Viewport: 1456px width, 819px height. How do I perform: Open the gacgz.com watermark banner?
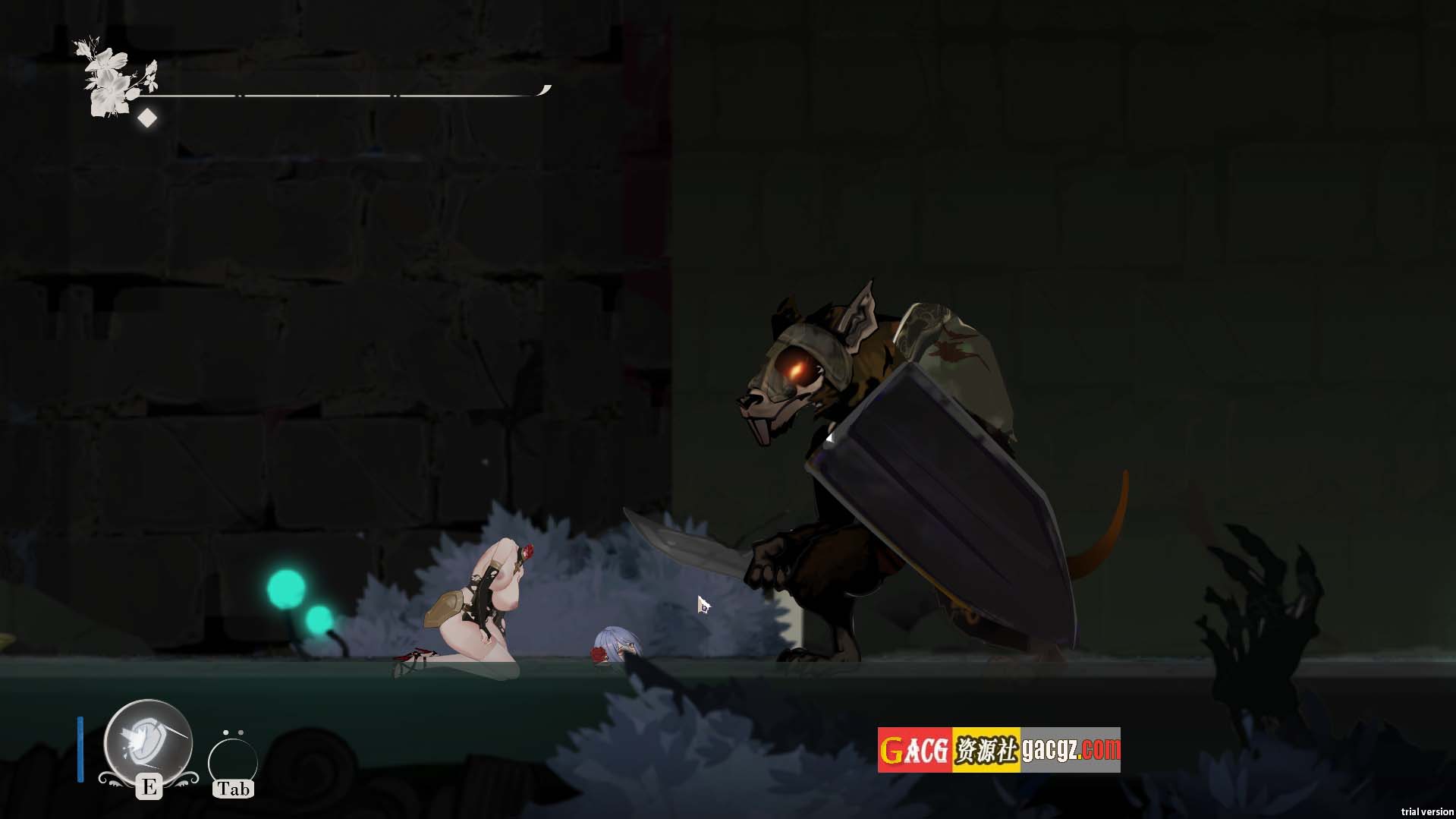(998, 750)
